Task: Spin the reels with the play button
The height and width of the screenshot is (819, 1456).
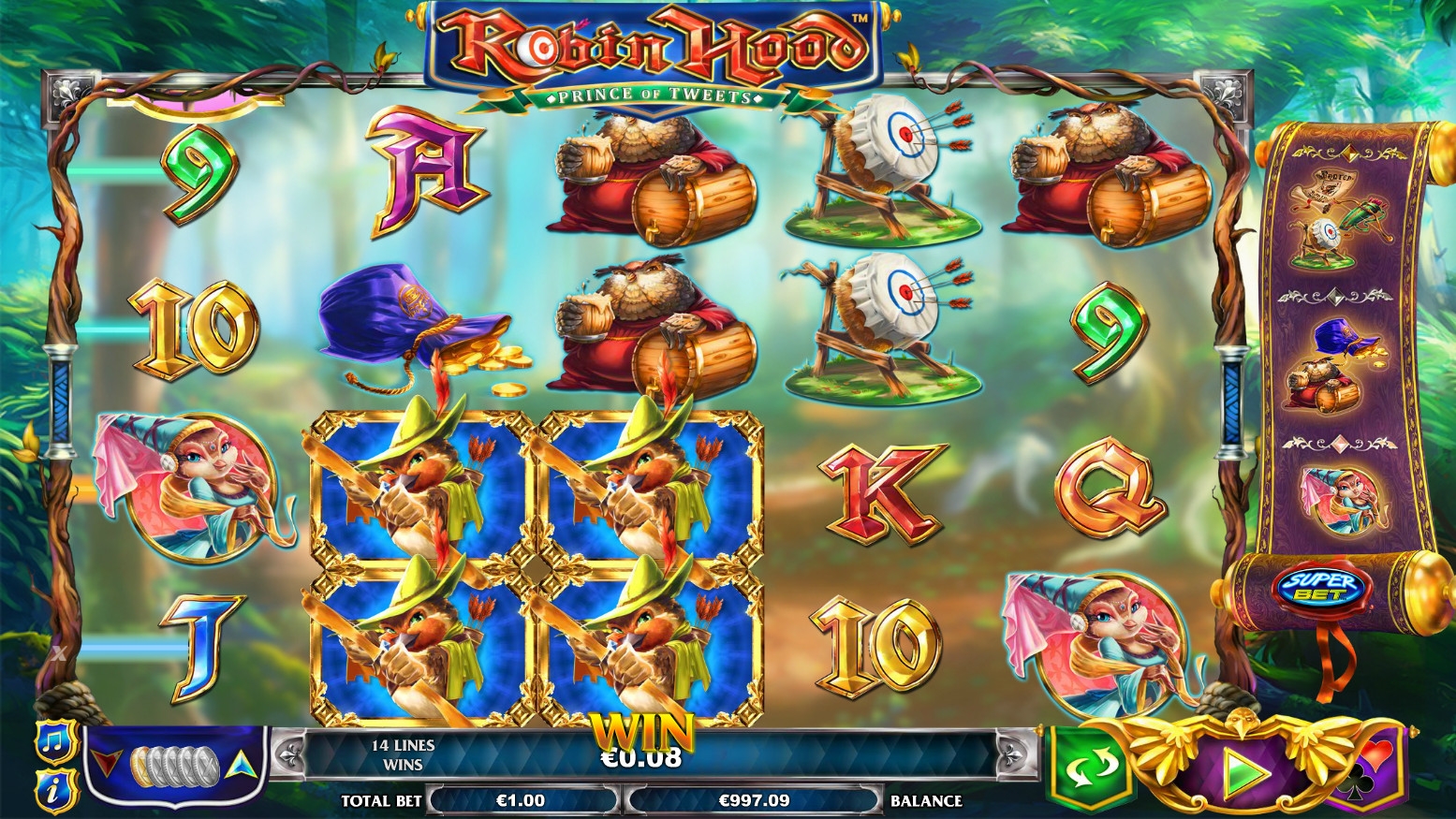Action: [1246, 771]
